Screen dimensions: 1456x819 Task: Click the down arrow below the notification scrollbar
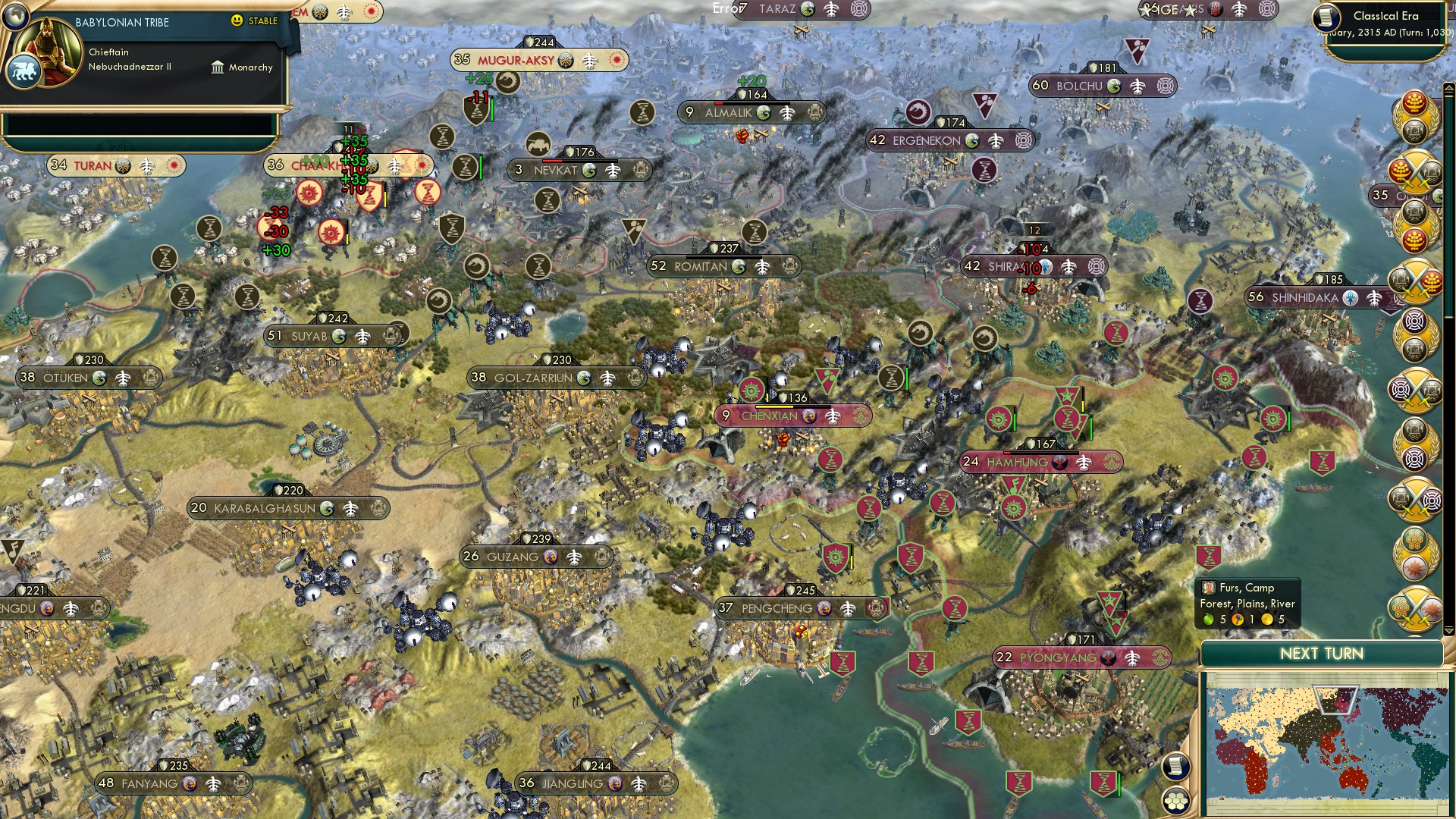(x=1450, y=631)
